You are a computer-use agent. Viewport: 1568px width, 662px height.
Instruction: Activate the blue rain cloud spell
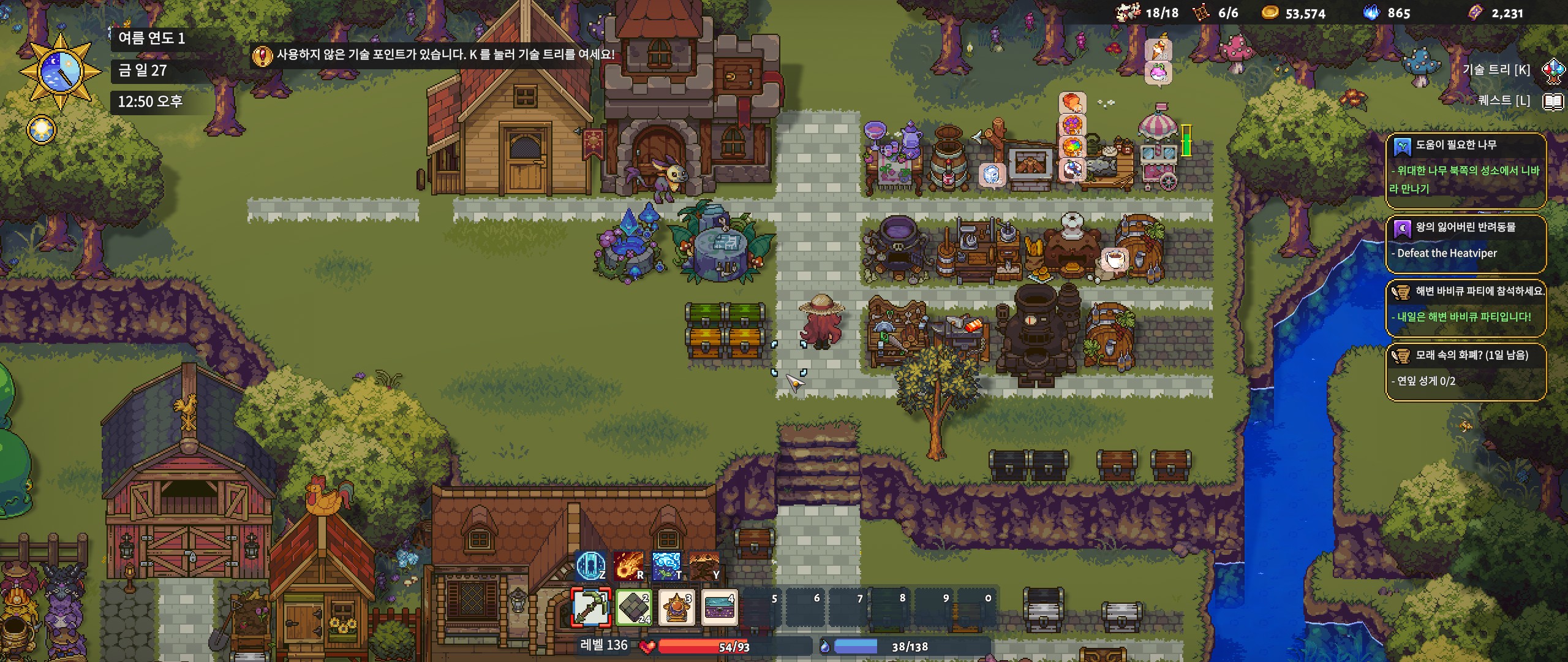666,565
